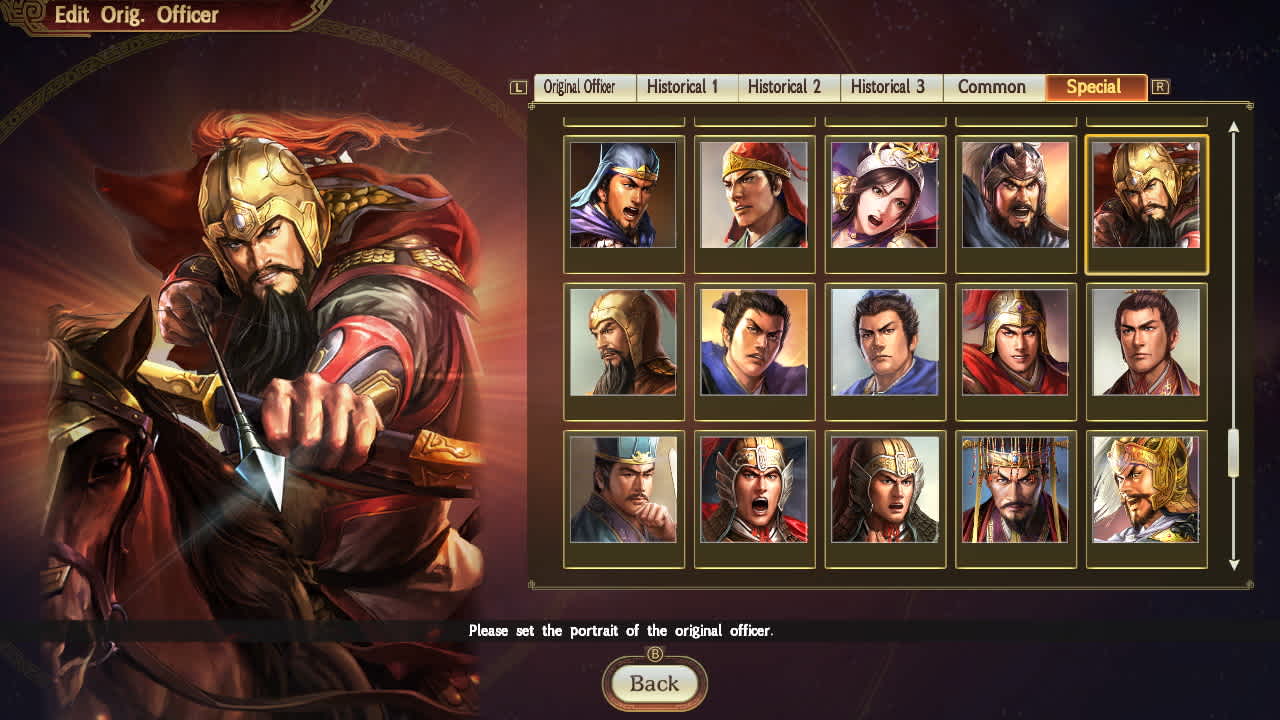Open the Historical 3 tab
The image size is (1280, 720).
click(890, 87)
